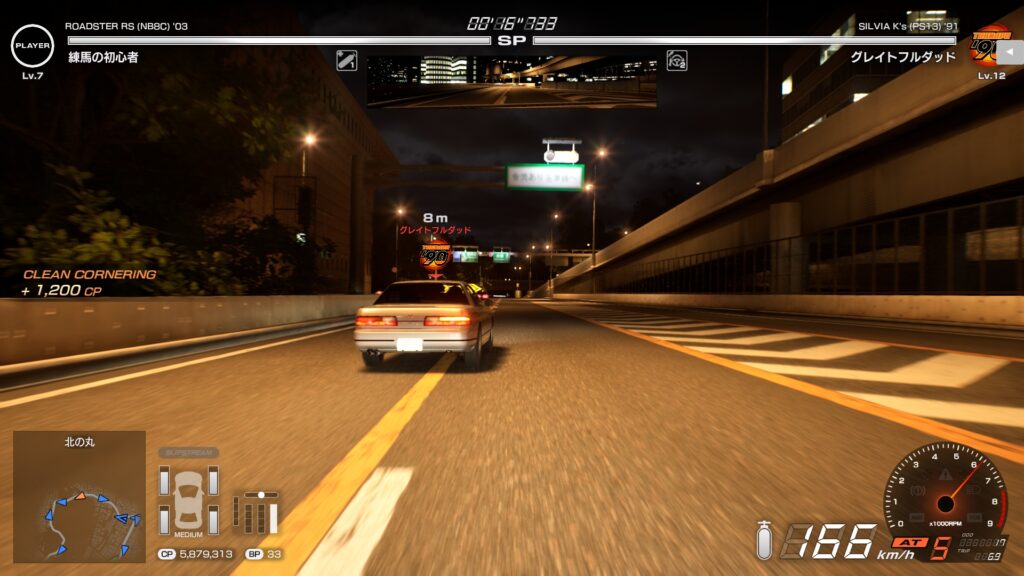Screen dimensions: 1024x576
Task: Select the rival marker badge above the car
Action: point(435,255)
